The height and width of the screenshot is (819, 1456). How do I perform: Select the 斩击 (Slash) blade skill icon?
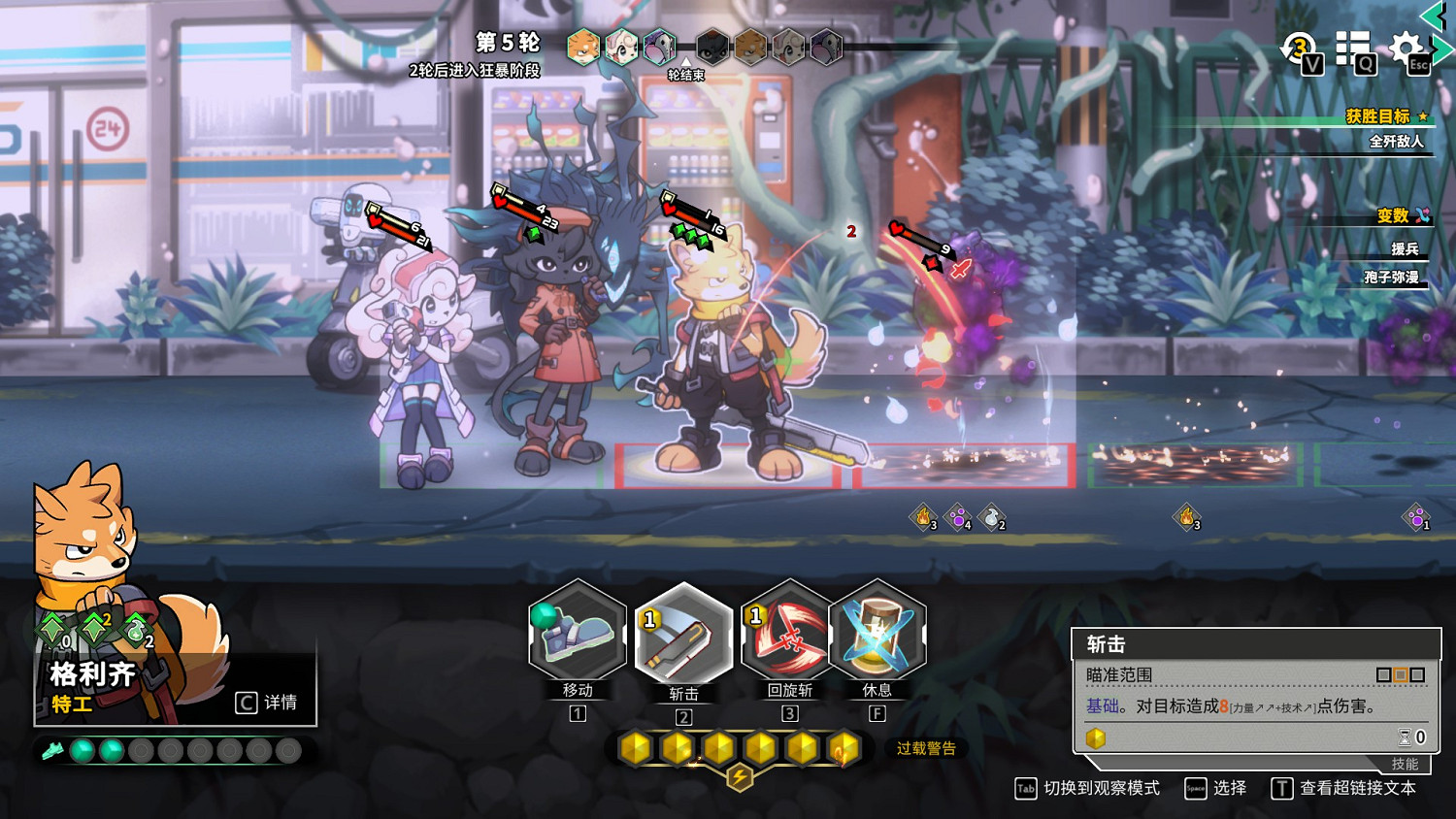click(684, 636)
